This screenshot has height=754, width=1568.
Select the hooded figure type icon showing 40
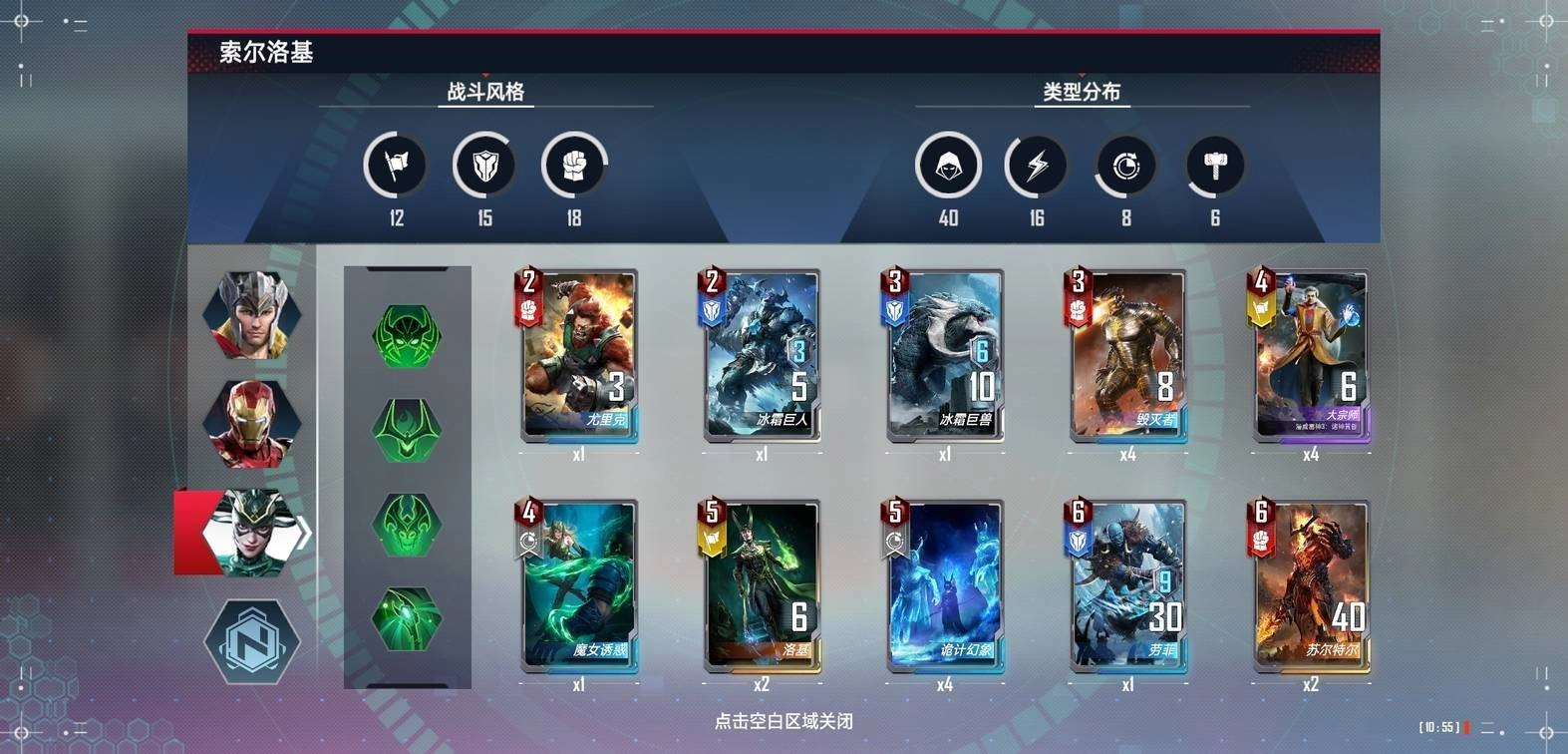pyautogui.click(x=948, y=166)
